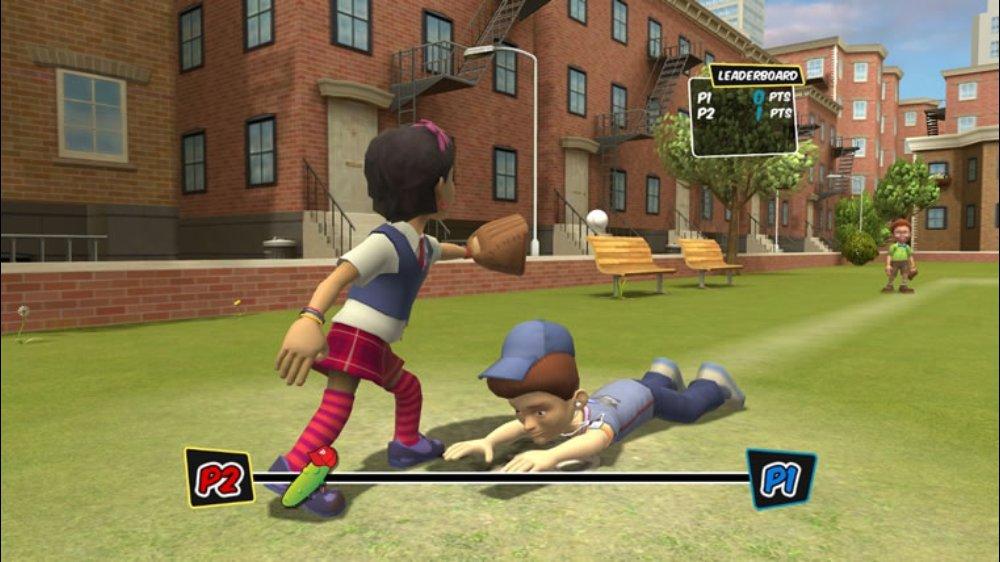Select the blue P1 player badge
This screenshot has width=1000, height=562.
[x=781, y=478]
